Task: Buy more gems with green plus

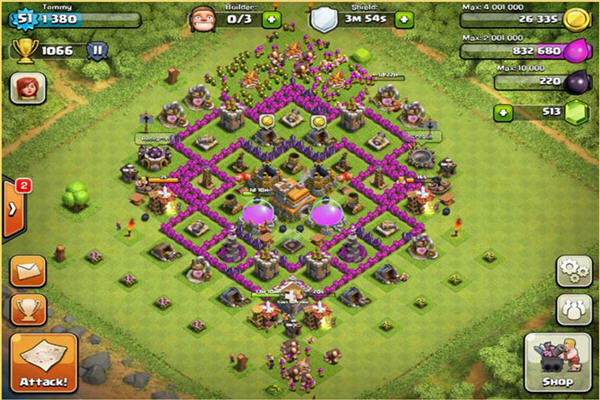Action: pyautogui.click(x=503, y=113)
